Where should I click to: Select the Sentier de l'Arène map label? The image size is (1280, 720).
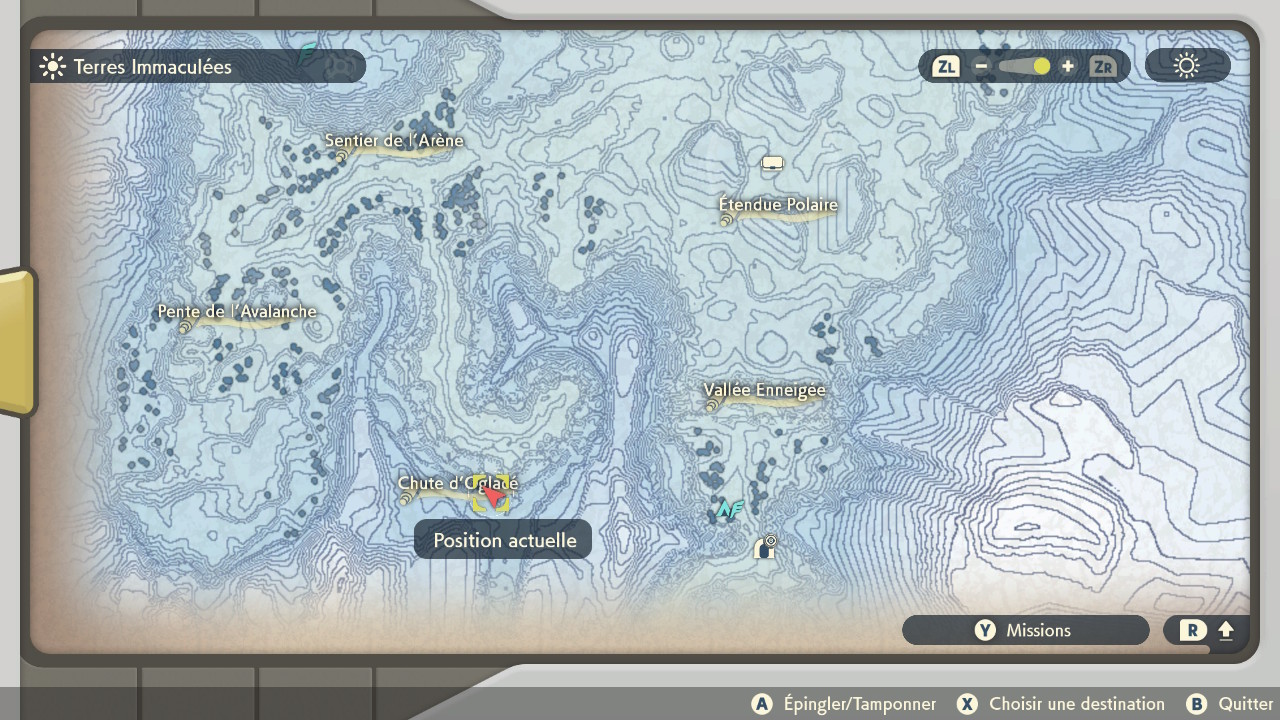click(x=394, y=142)
